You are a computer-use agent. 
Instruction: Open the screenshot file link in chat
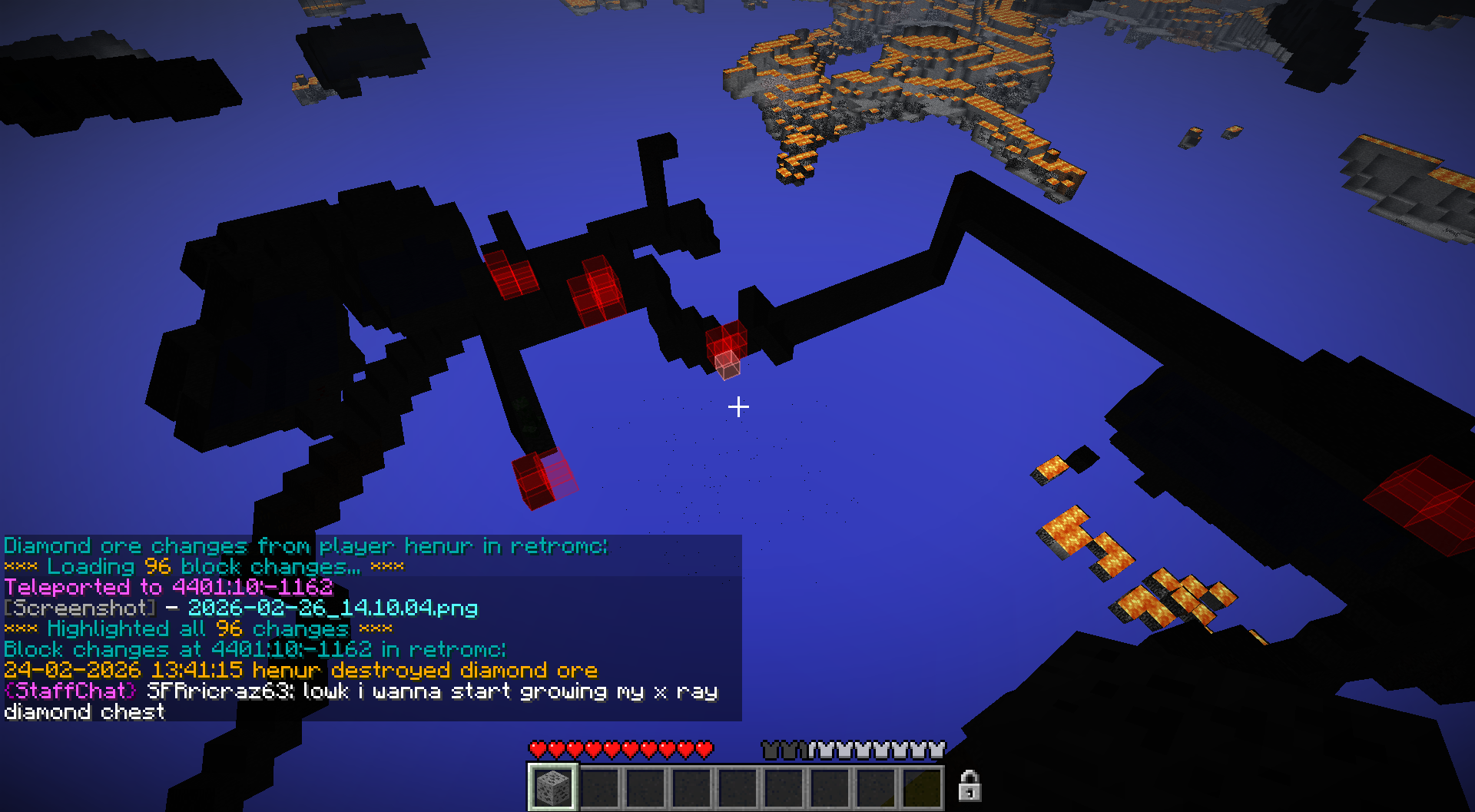point(333,608)
